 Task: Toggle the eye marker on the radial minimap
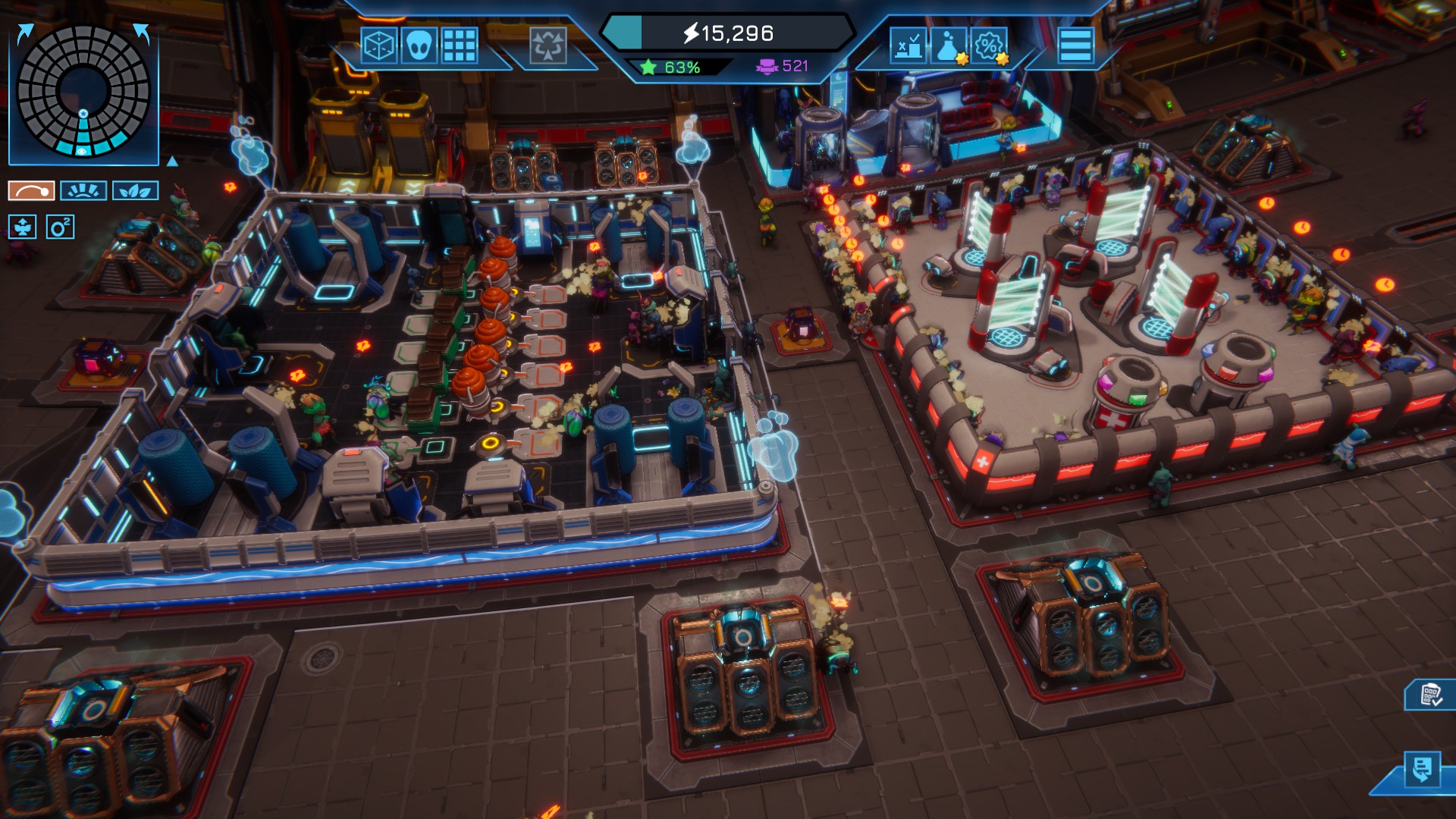pos(82,152)
